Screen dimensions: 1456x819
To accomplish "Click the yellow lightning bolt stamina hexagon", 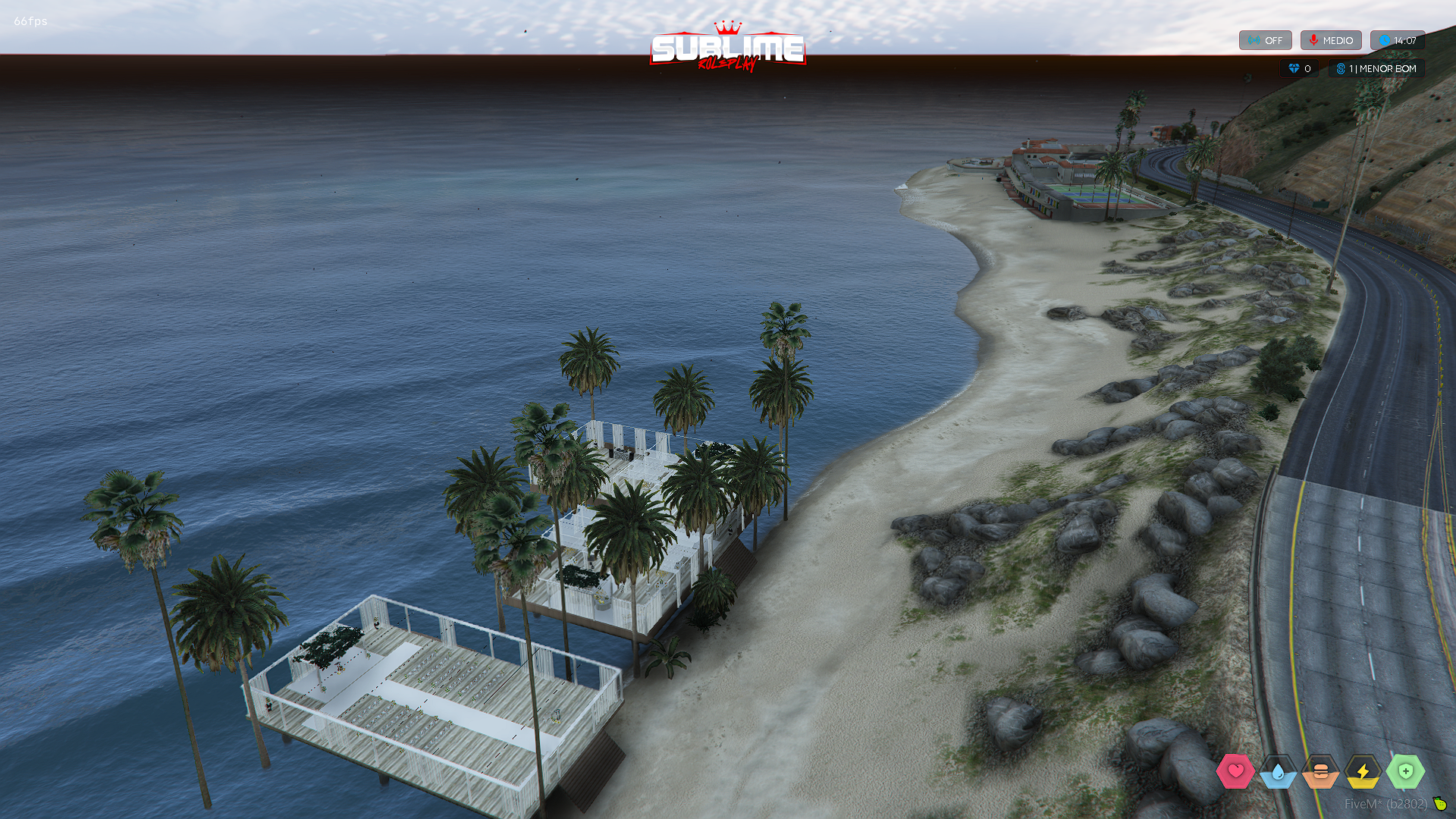I will click(1363, 771).
